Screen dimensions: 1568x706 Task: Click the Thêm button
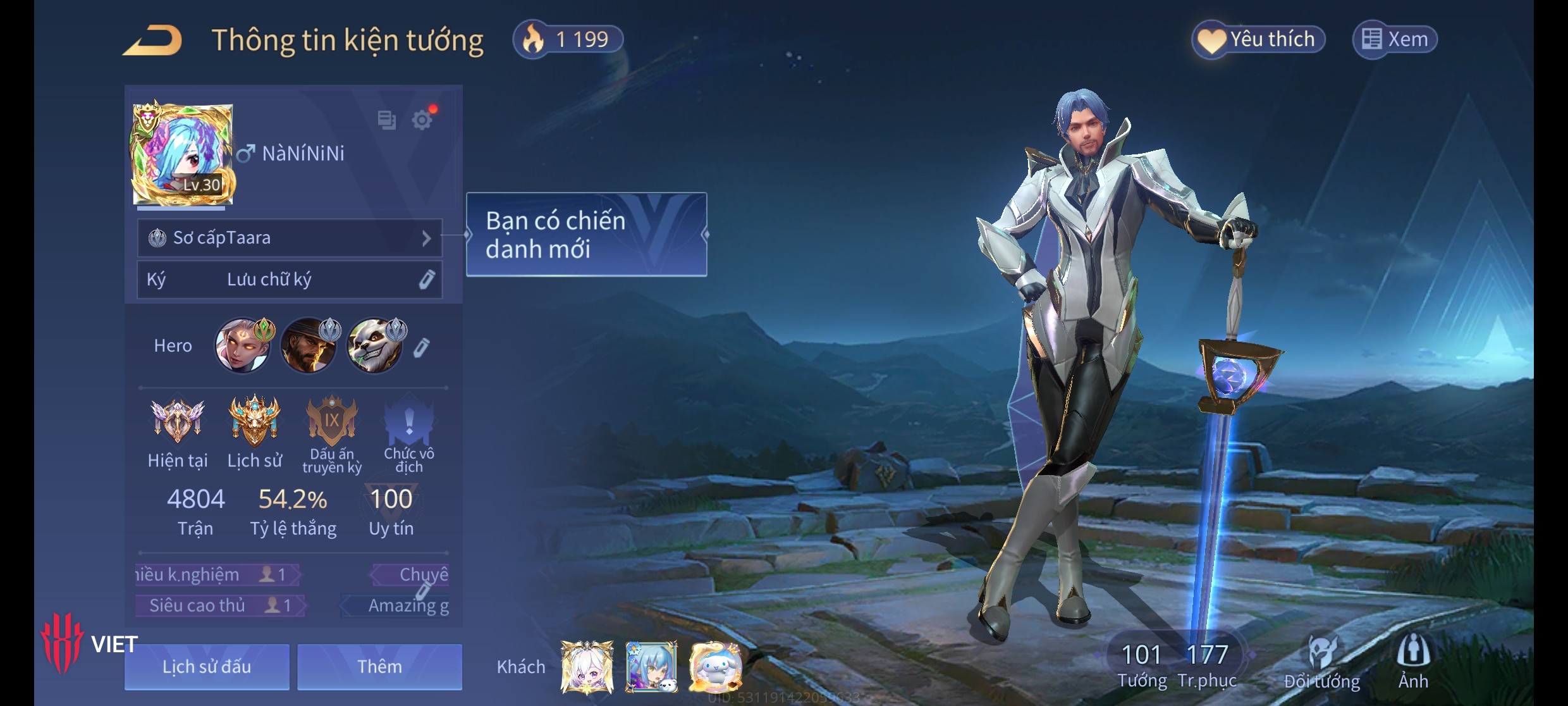(x=379, y=666)
